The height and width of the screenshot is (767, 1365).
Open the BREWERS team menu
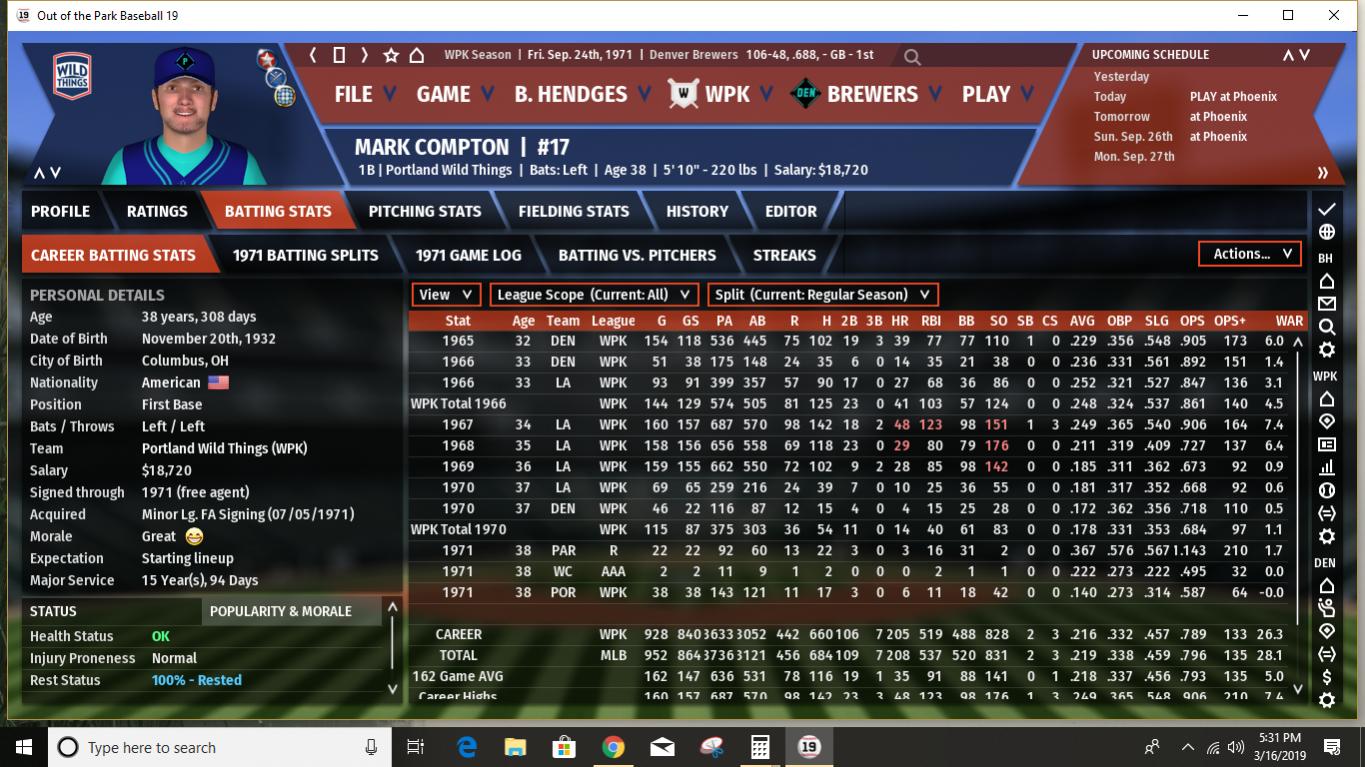(x=871, y=94)
